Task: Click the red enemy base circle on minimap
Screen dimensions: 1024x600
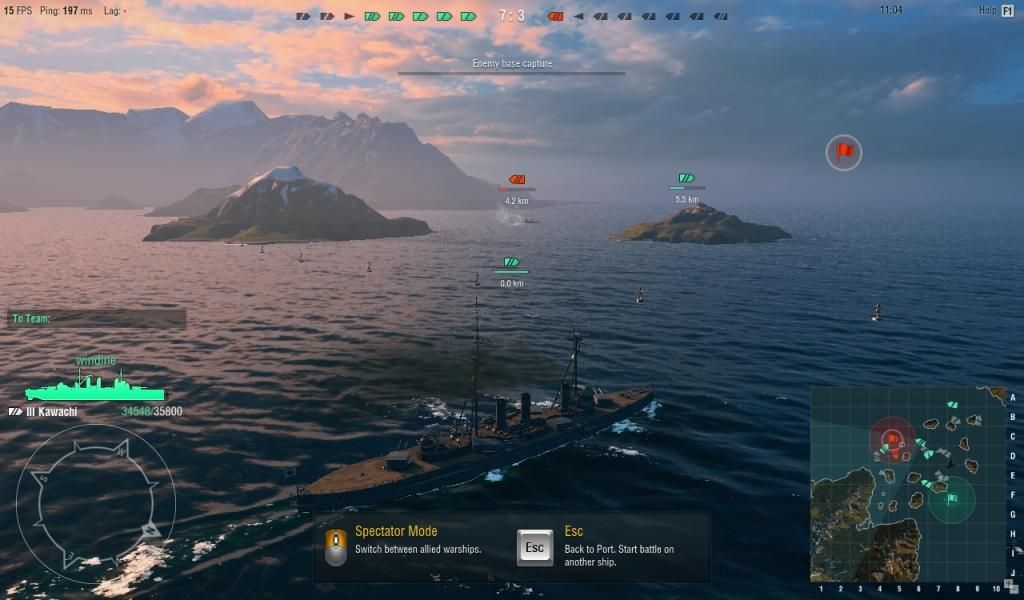Action: pyautogui.click(x=891, y=440)
